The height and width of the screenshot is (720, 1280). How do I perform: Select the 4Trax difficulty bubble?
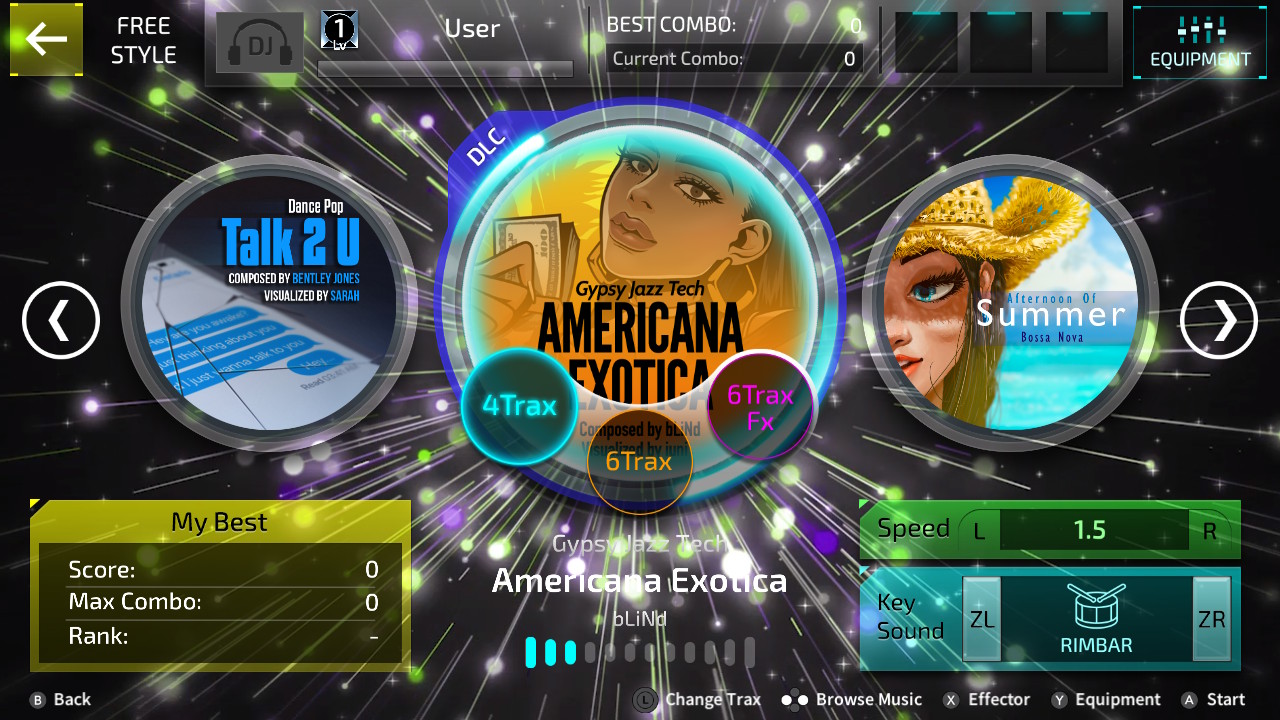[x=519, y=406]
